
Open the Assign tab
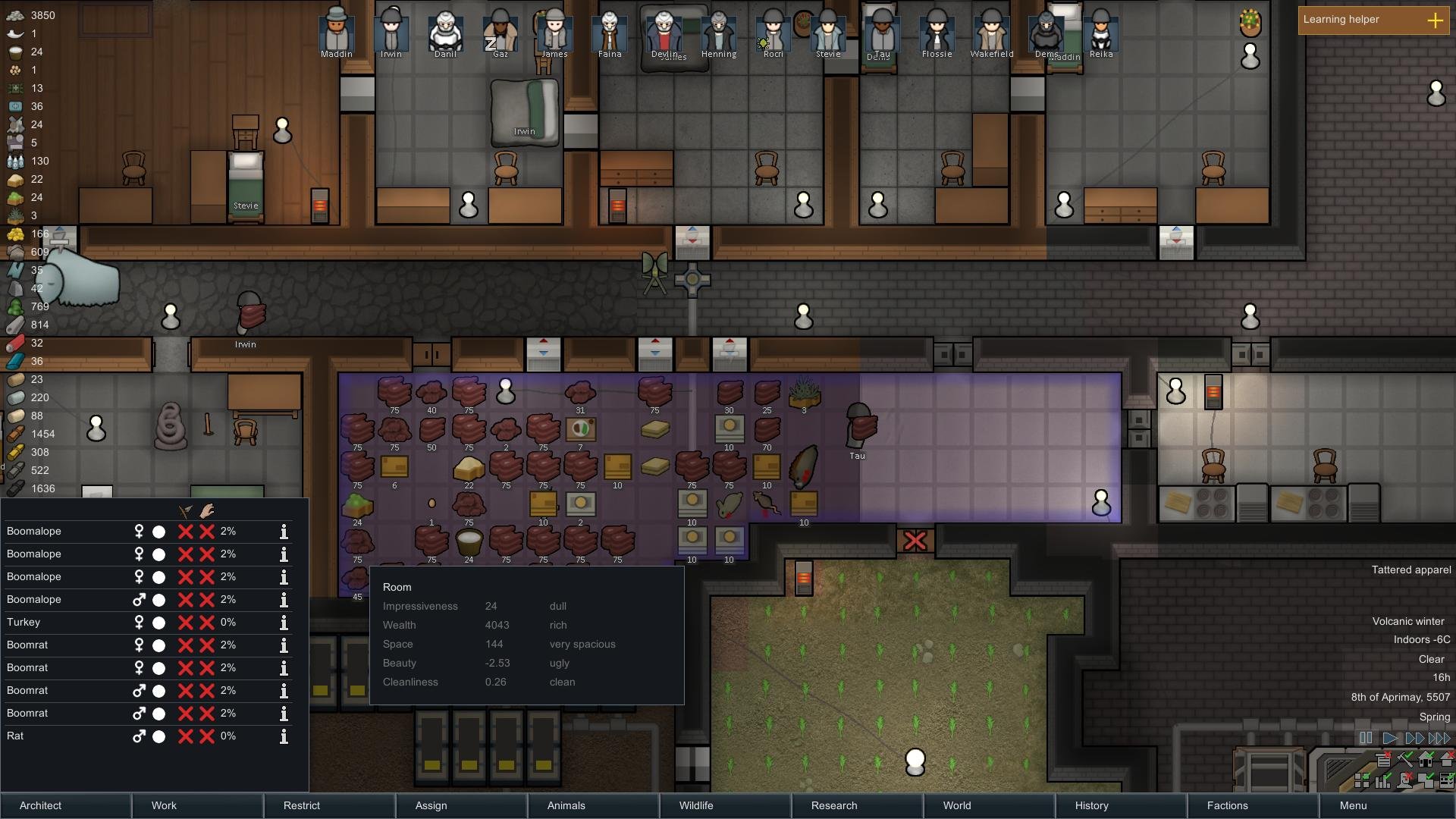[x=461, y=805]
